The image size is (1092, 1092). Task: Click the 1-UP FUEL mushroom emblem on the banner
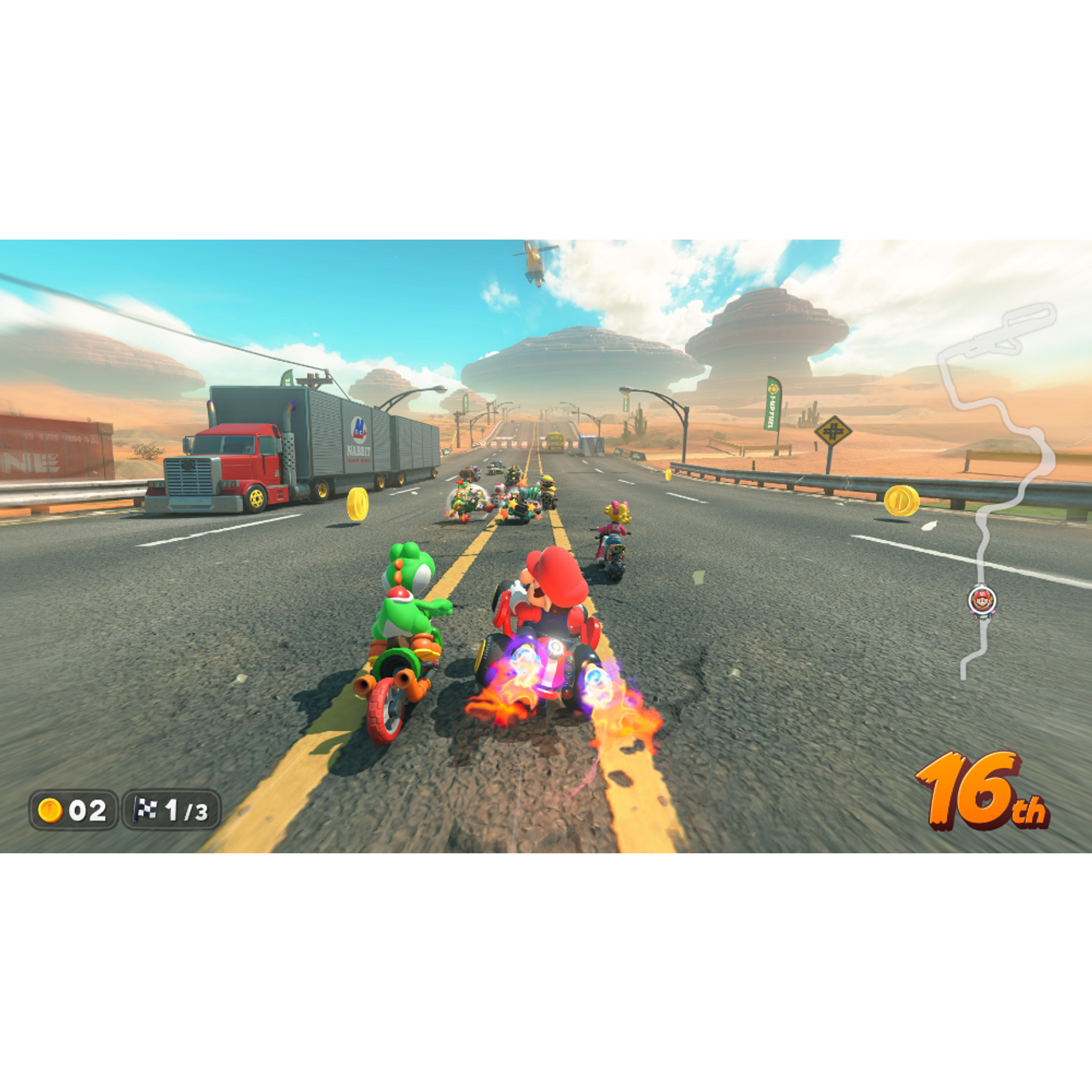(x=772, y=388)
